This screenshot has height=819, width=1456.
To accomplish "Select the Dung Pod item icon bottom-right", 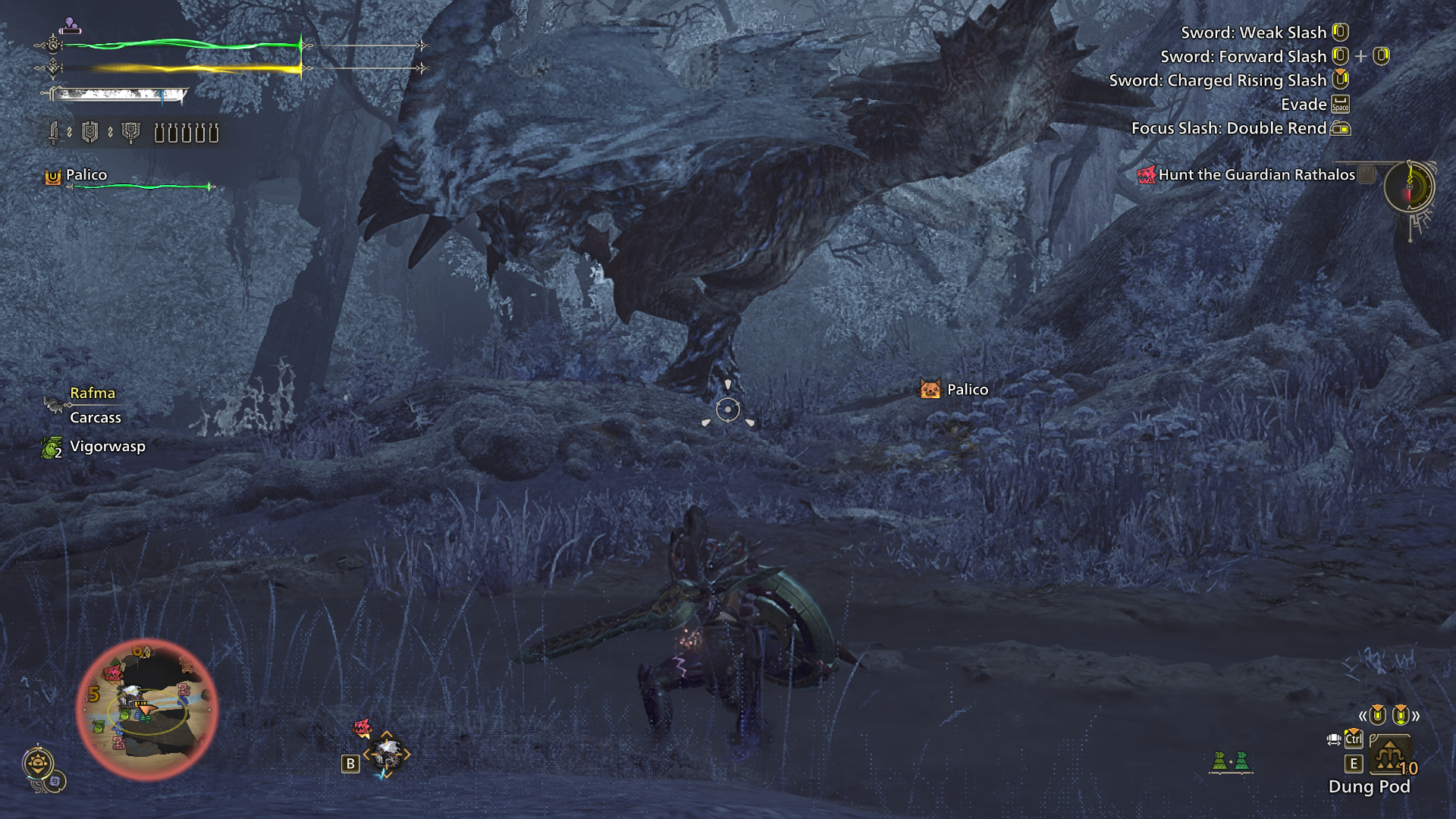I will coord(1391,755).
